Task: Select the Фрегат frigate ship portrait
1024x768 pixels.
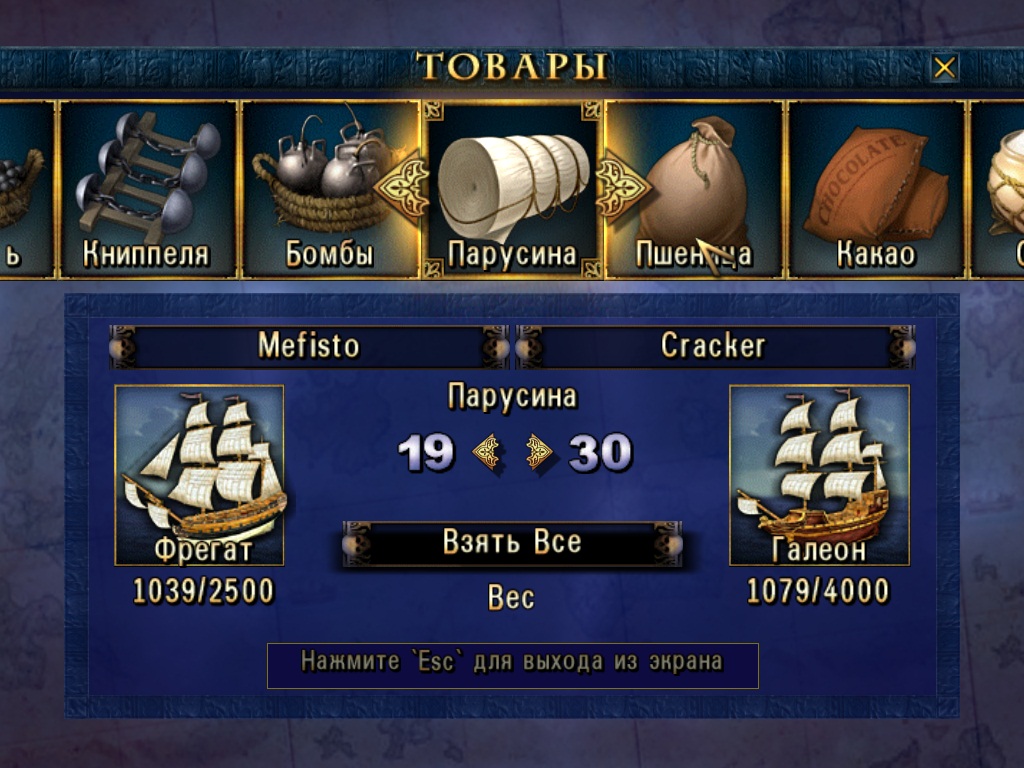Action: click(x=199, y=475)
